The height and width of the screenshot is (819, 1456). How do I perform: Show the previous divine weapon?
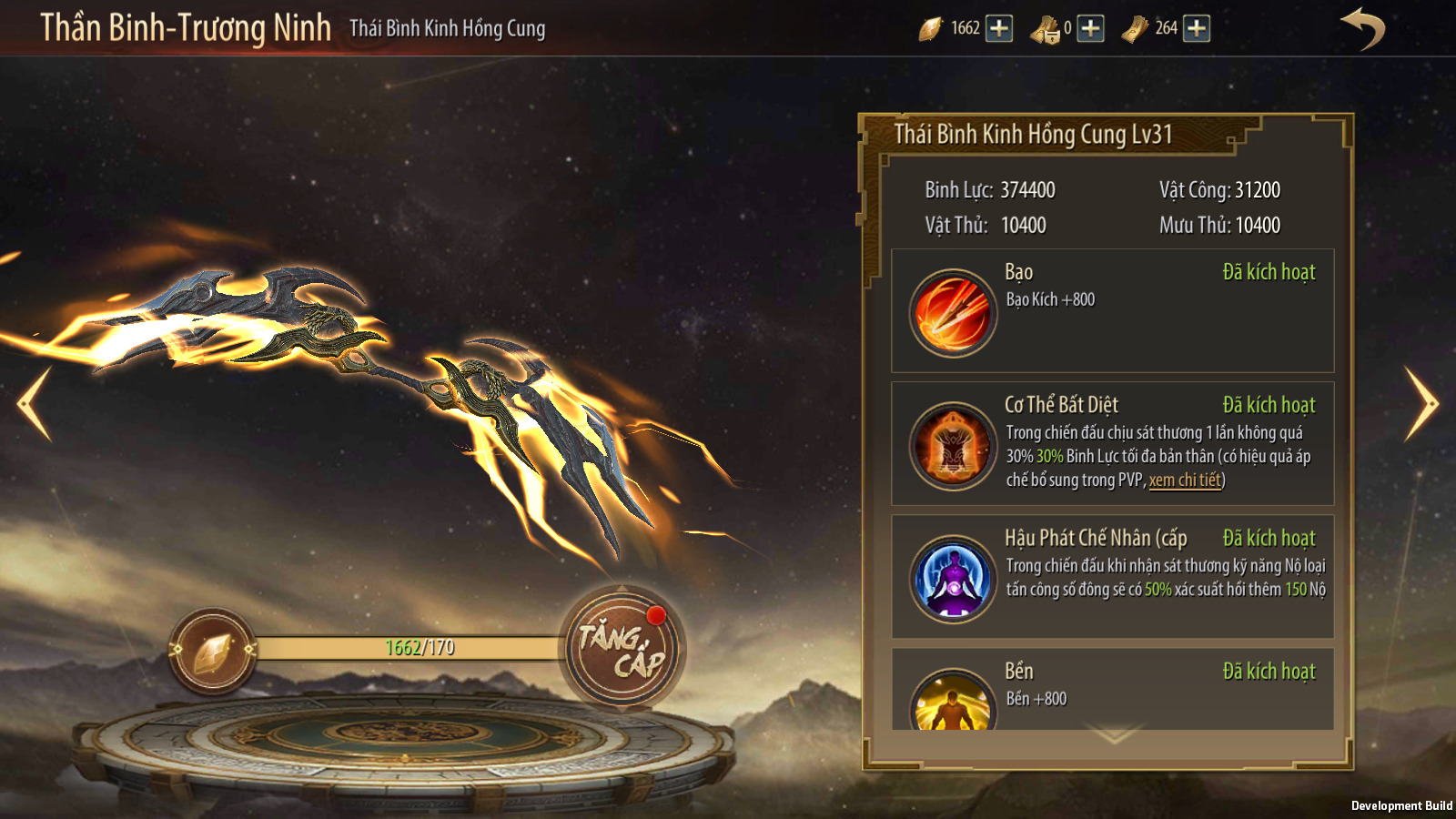click(35, 403)
